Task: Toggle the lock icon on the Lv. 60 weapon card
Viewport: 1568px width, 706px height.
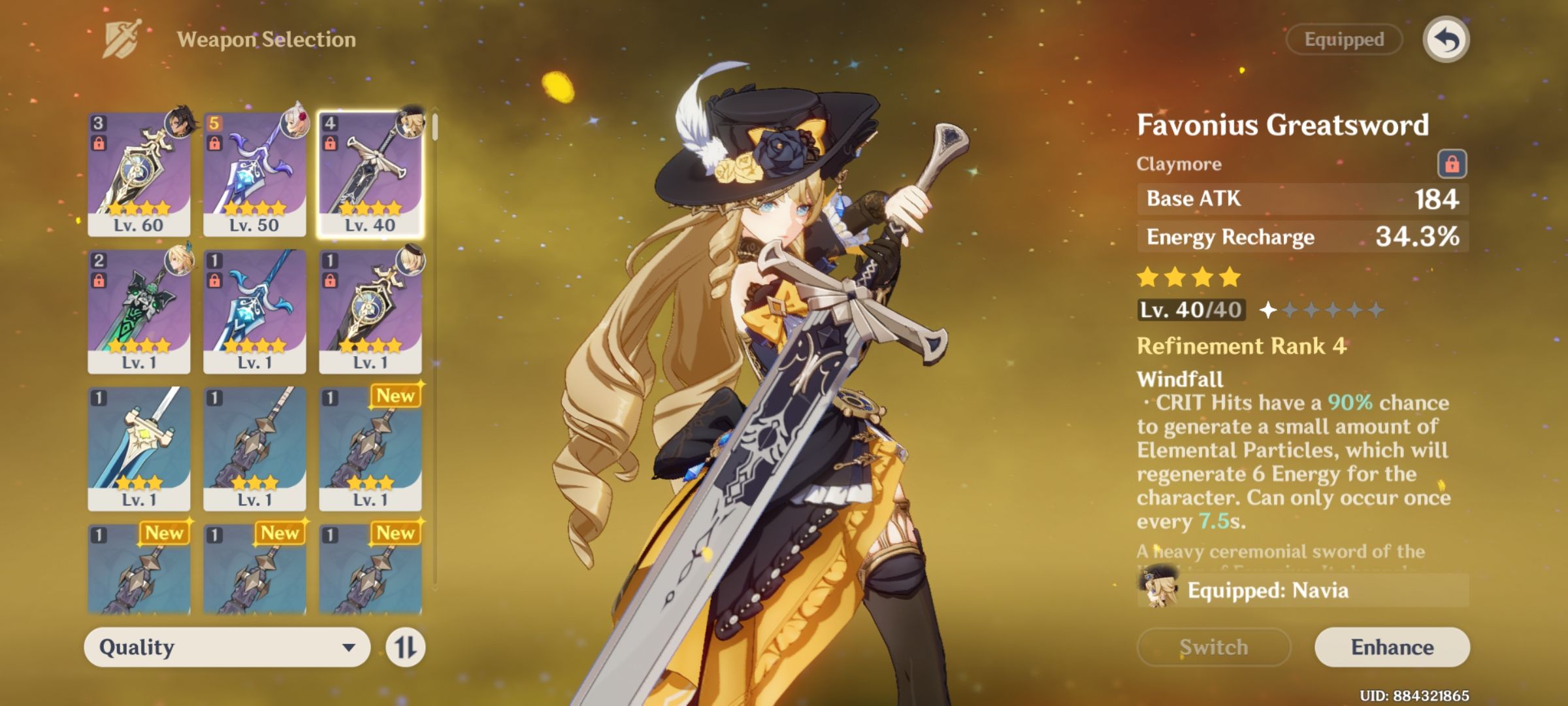Action: pyautogui.click(x=101, y=143)
